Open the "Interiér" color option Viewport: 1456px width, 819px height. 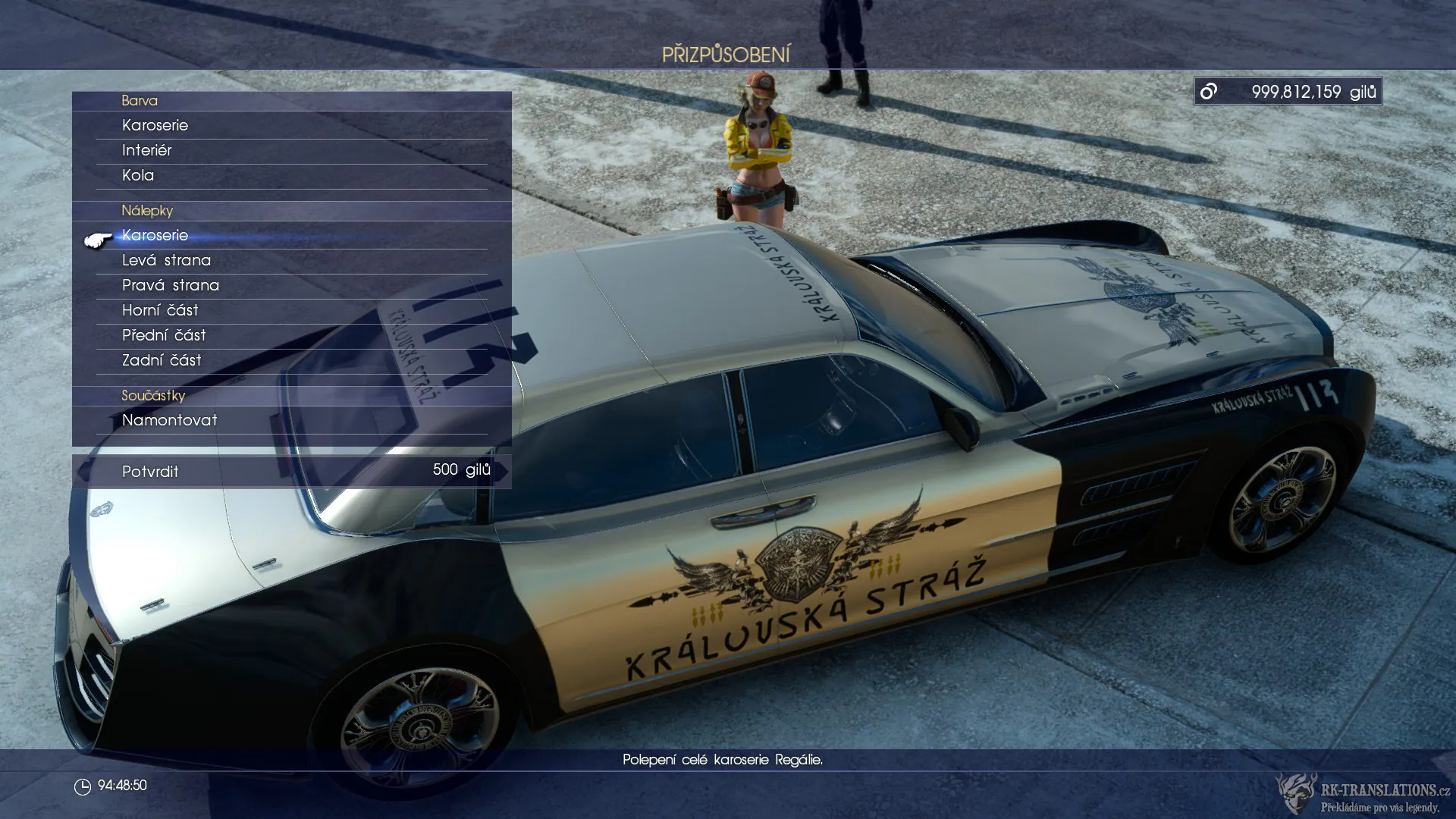tap(147, 150)
